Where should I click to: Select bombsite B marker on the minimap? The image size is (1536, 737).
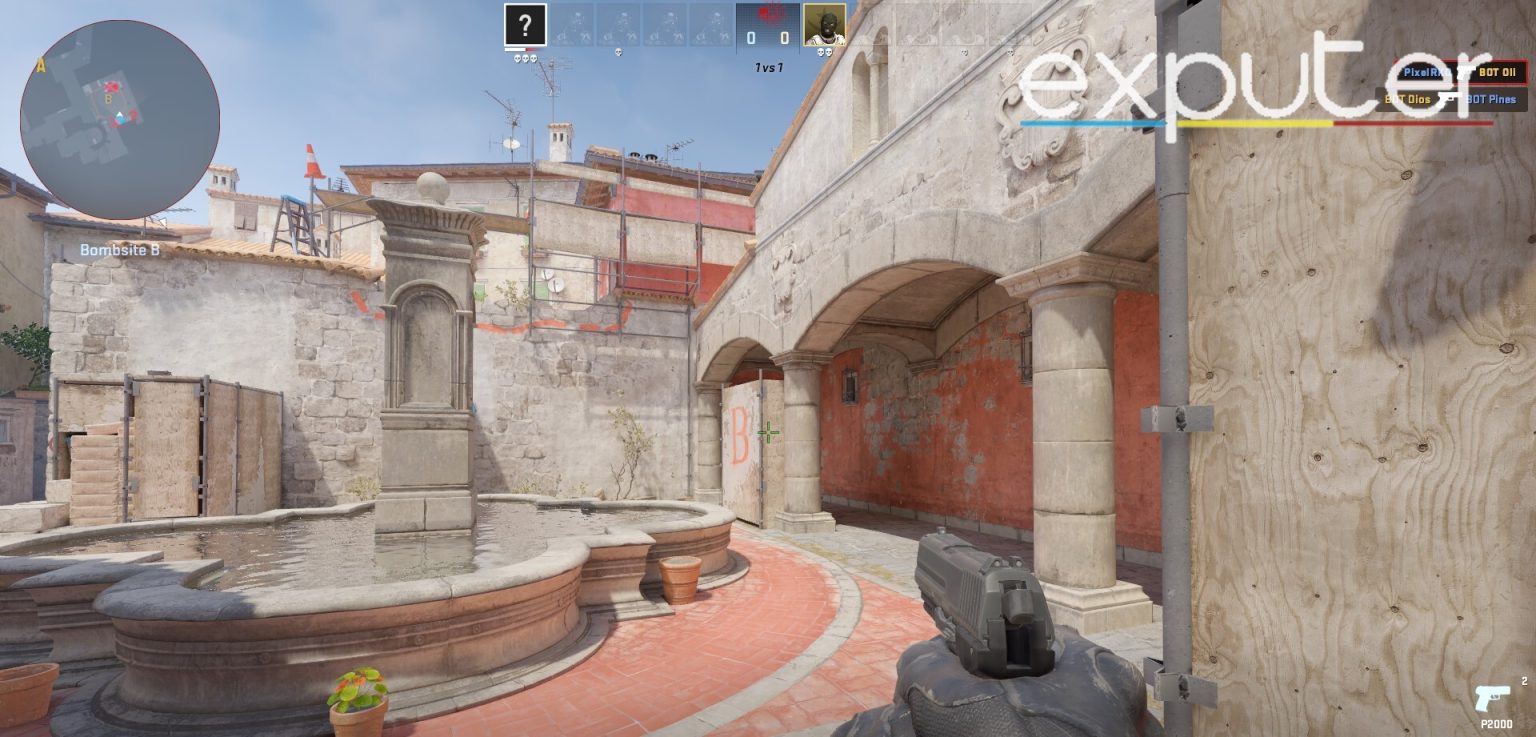[108, 99]
